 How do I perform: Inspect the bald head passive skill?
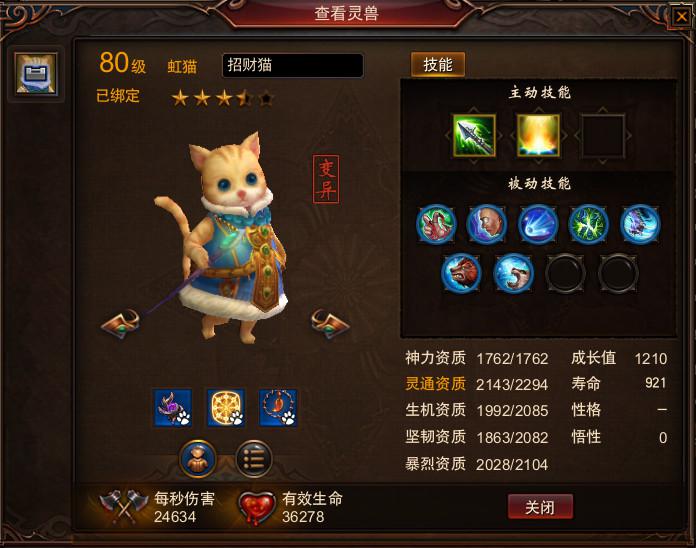tap(487, 224)
